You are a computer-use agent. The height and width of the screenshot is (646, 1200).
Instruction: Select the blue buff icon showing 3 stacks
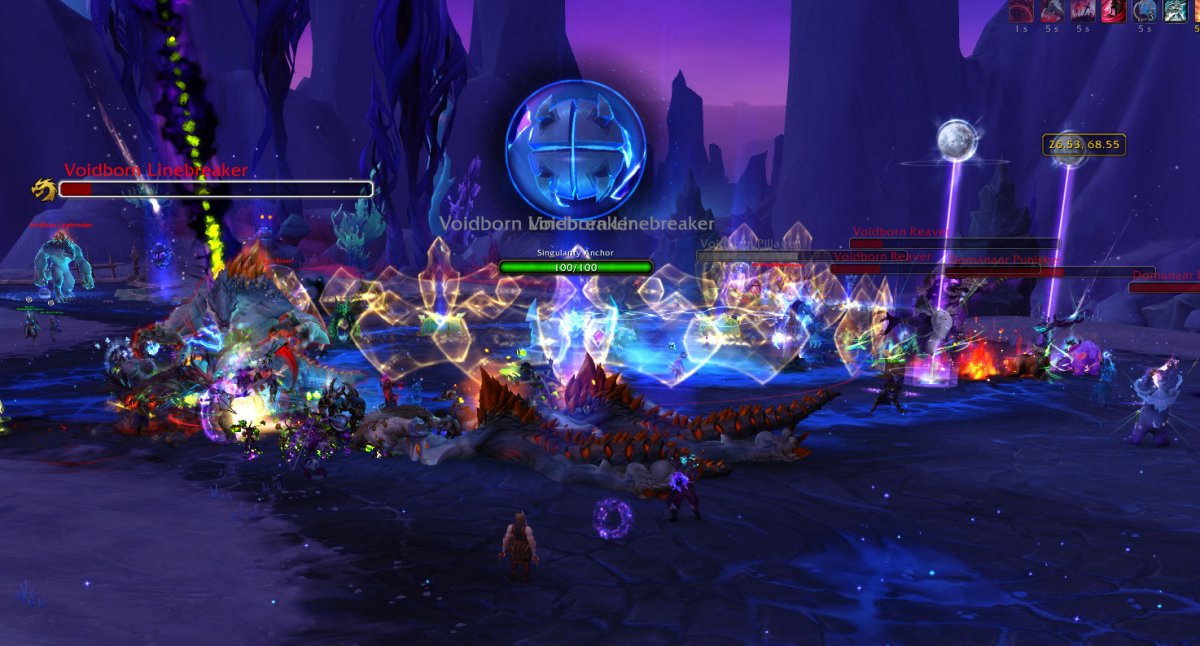tap(1145, 12)
